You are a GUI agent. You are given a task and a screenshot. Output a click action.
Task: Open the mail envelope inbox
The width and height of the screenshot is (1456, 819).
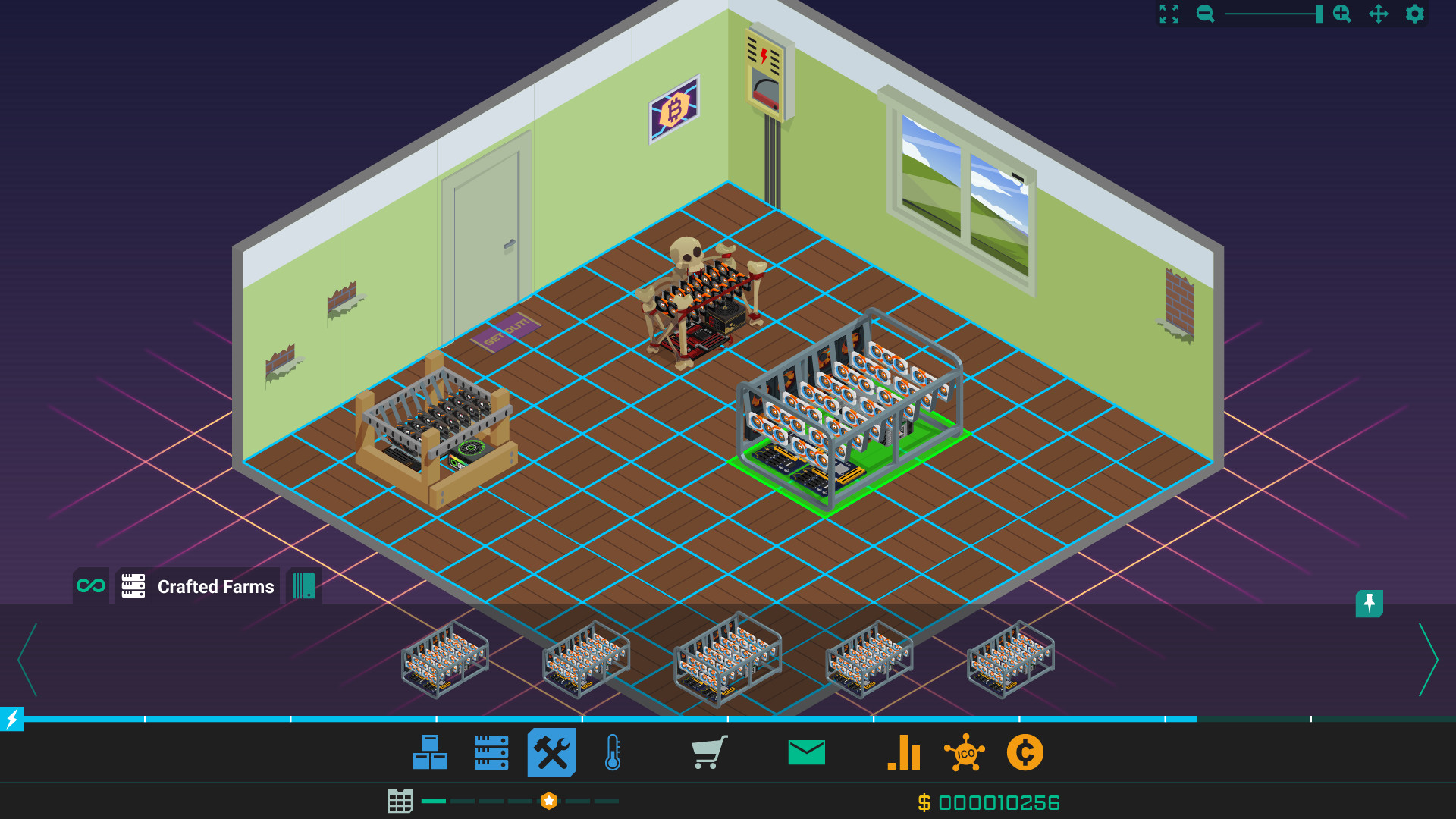pyautogui.click(x=806, y=752)
